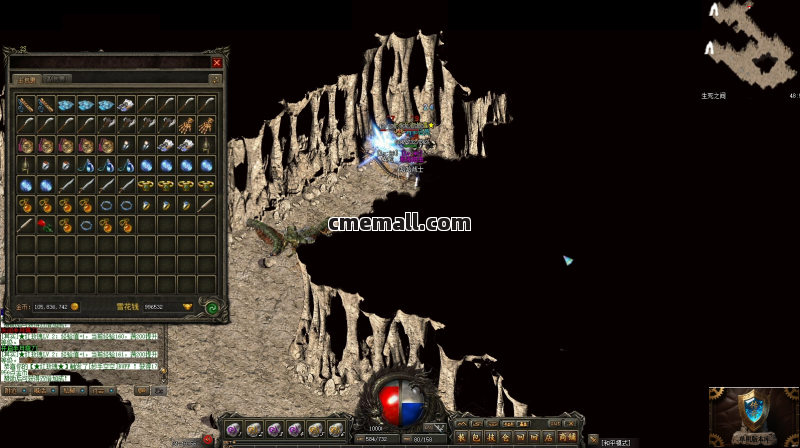Select the red rose item in the bag
Screen dimensions: 800x448
click(44, 224)
